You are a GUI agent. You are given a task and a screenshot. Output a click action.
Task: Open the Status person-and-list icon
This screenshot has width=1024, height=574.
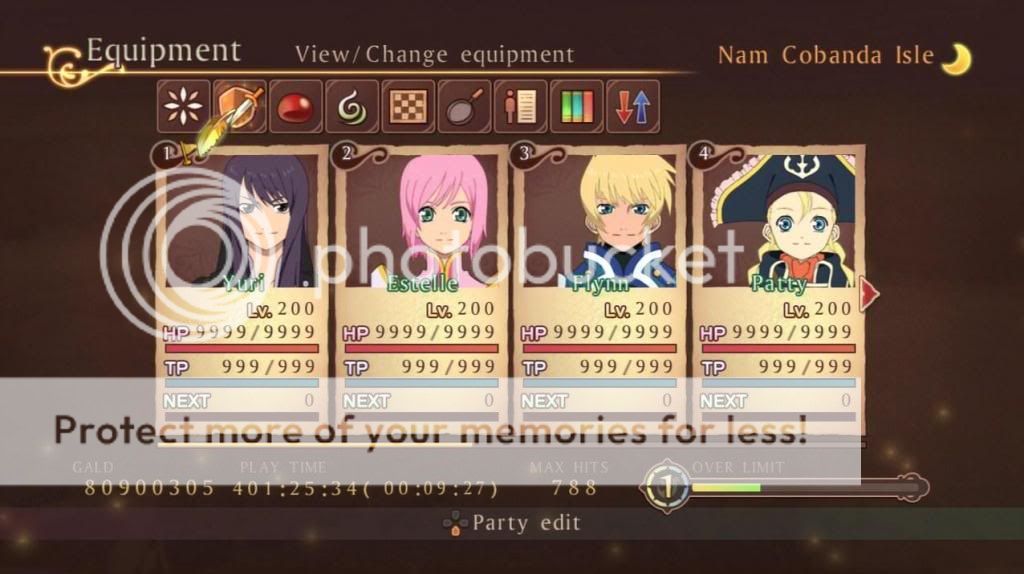pos(520,107)
